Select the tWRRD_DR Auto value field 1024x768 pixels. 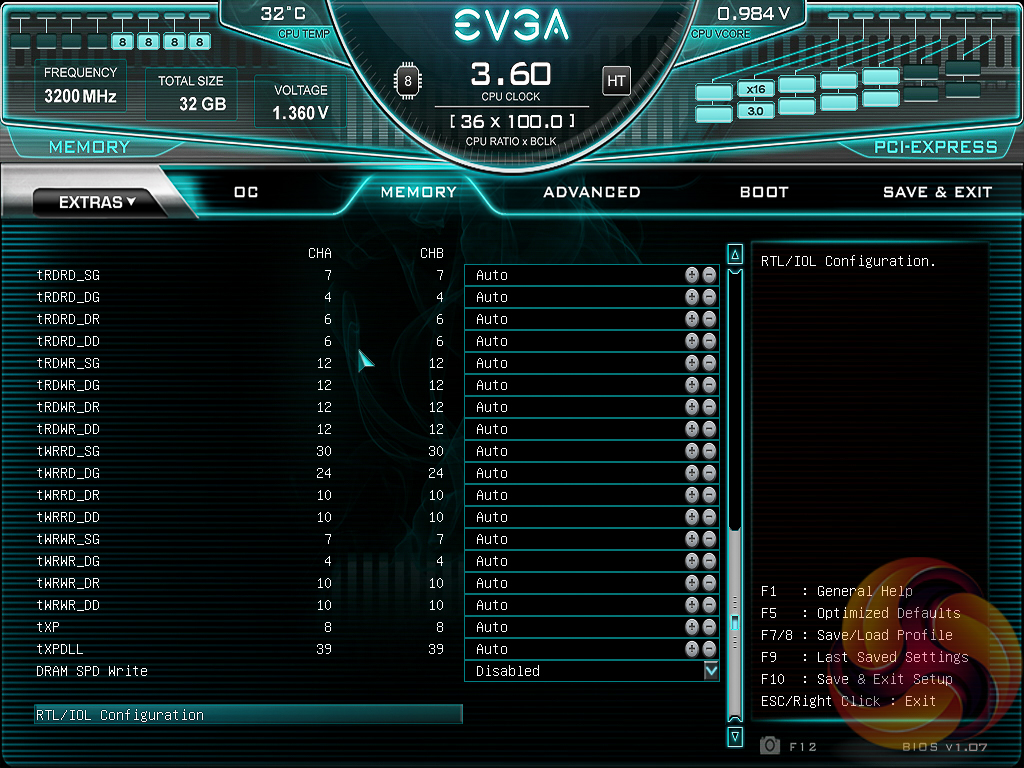click(x=572, y=495)
